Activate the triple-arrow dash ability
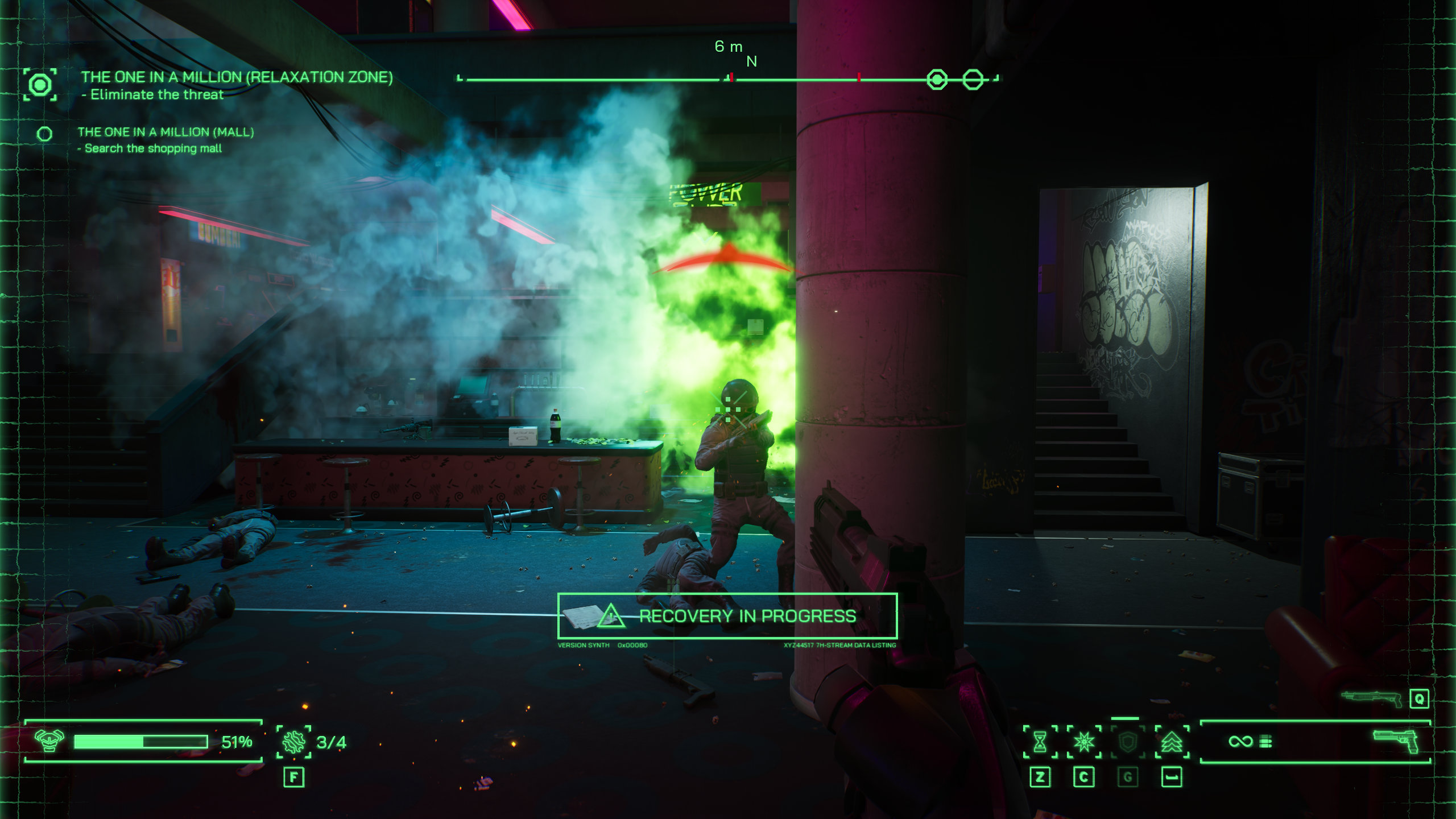Viewport: 1456px width, 819px height. point(1172,742)
